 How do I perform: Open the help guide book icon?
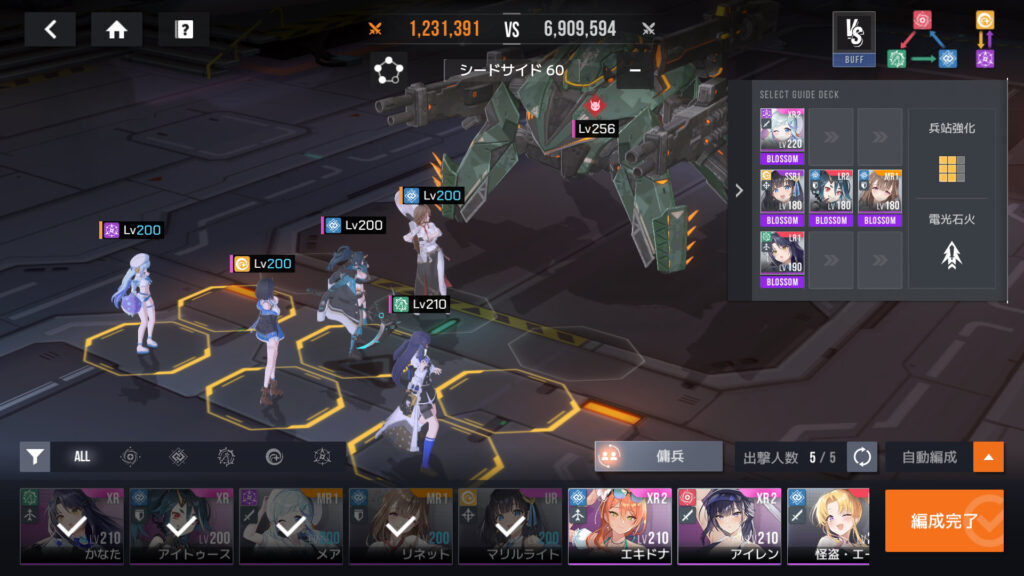pyautogui.click(x=183, y=29)
